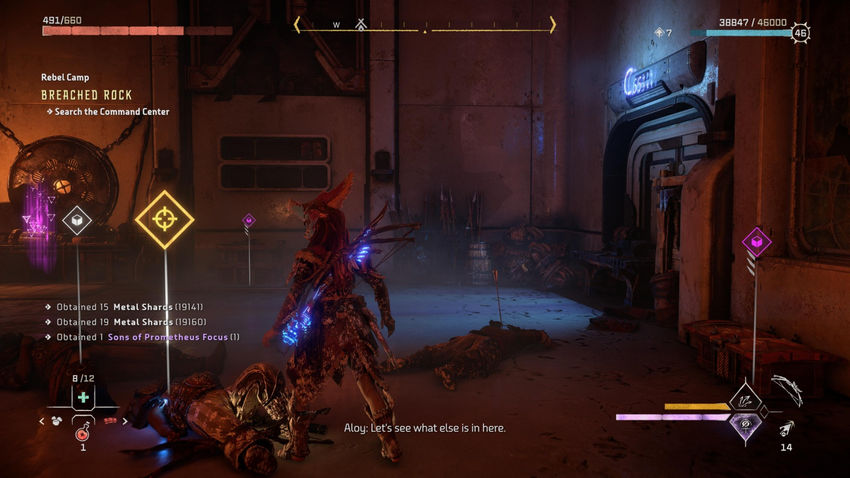
Task: Cycle tools with the right arrow
Action: click(124, 421)
